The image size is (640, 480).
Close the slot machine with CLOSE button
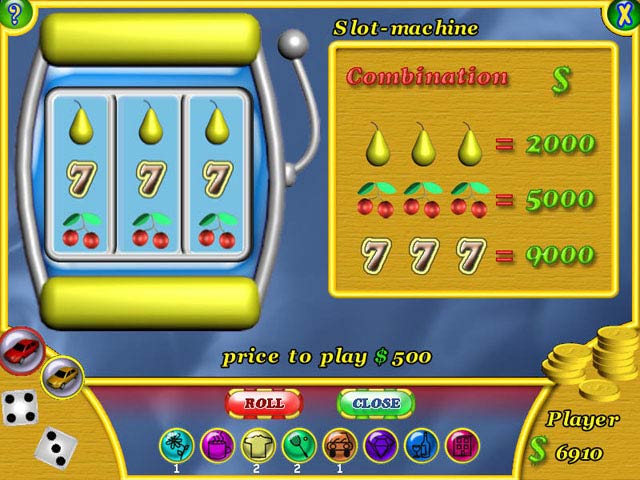[376, 403]
